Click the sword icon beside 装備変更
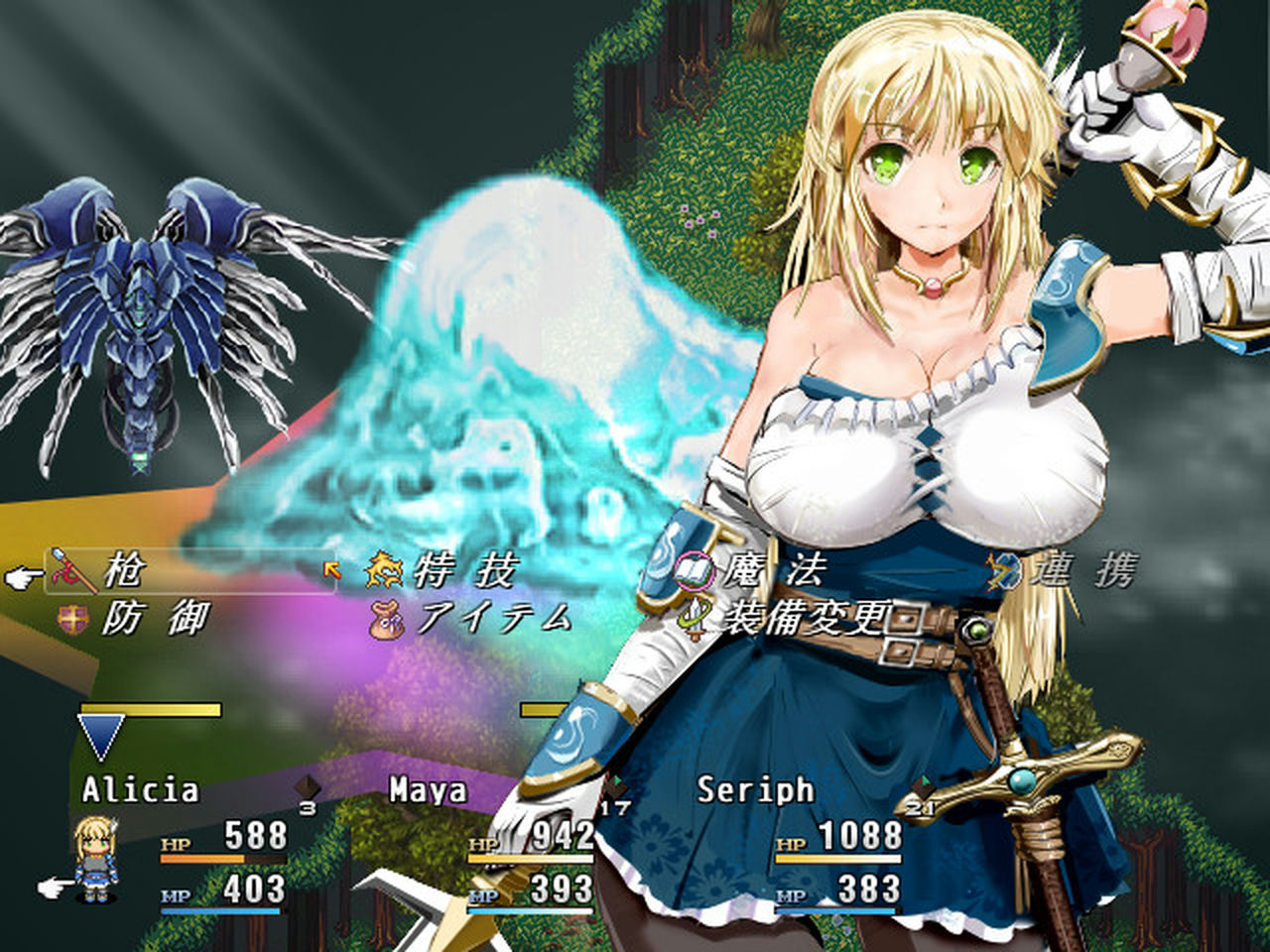 [x=694, y=617]
